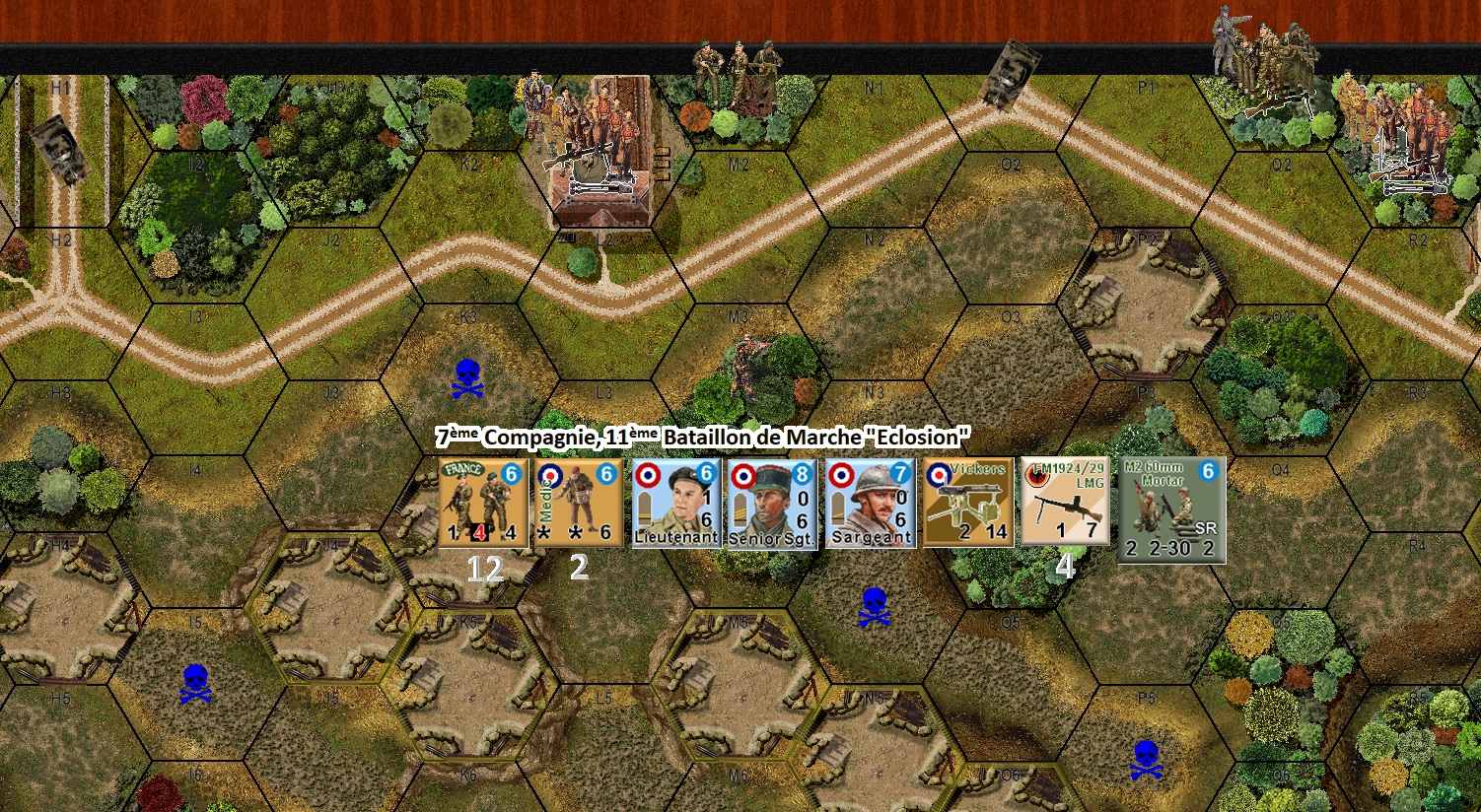
Task: Pick the Senior Sgt. leader counter
Action: pos(772,503)
